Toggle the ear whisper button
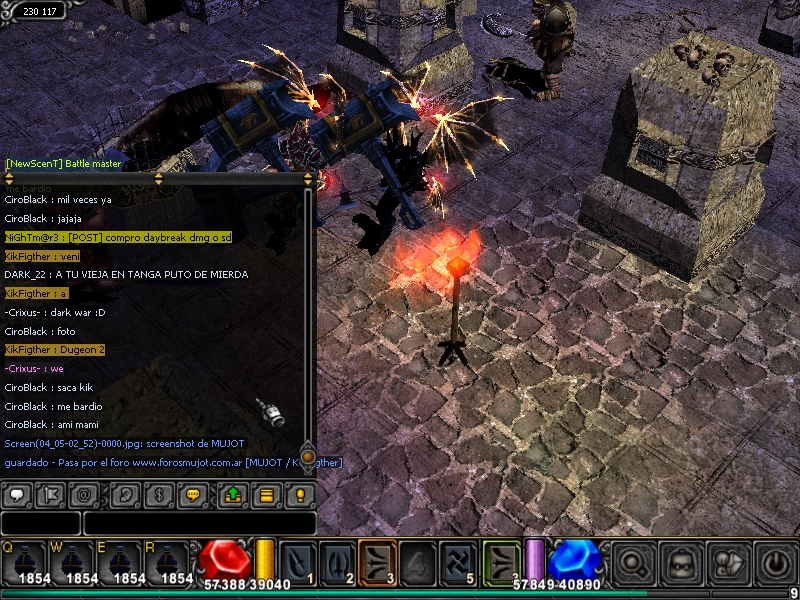Viewport: 800px width, 600px height. pyautogui.click(x=126, y=494)
